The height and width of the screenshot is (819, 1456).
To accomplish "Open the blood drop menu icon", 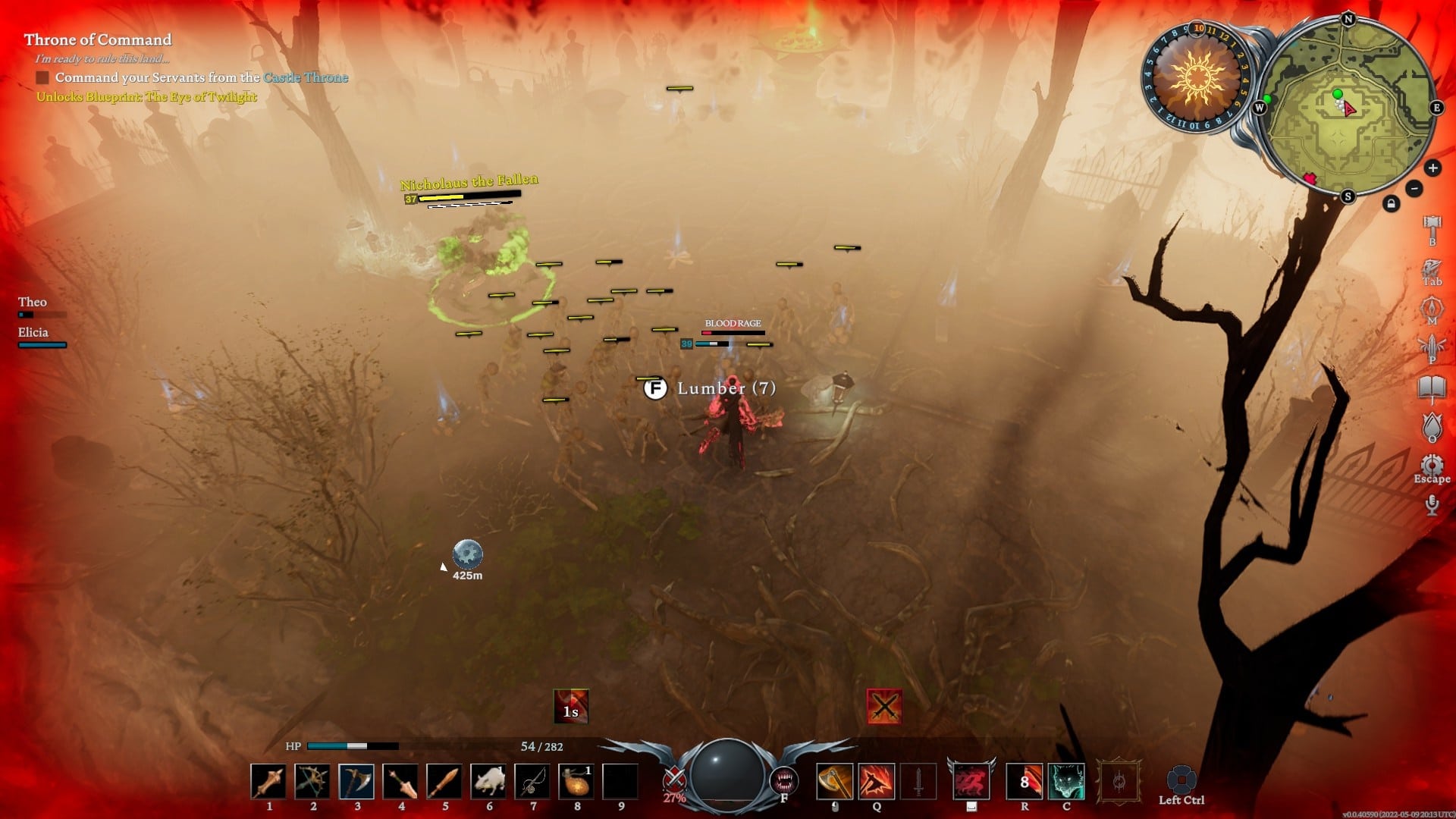I will (x=1432, y=426).
